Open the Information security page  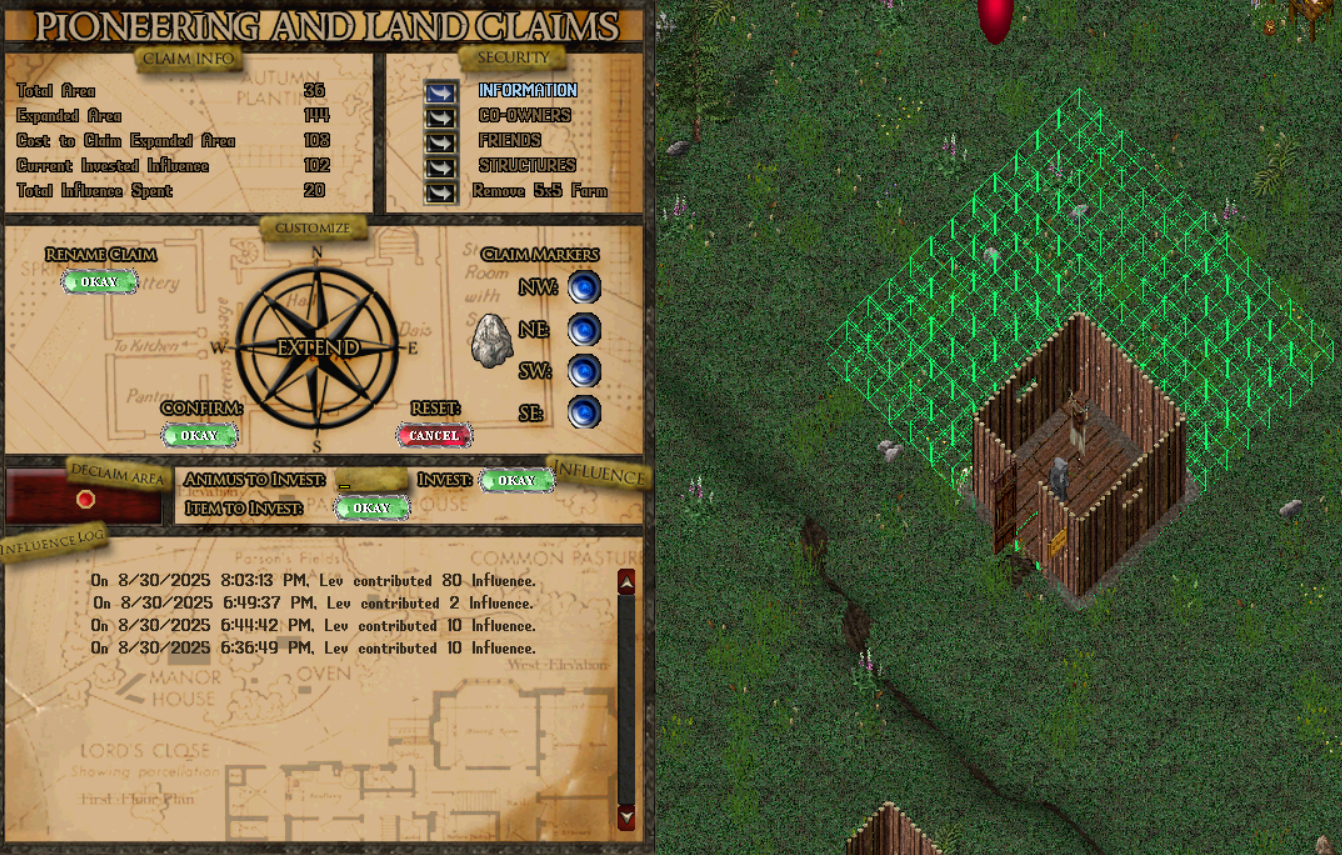click(x=441, y=92)
